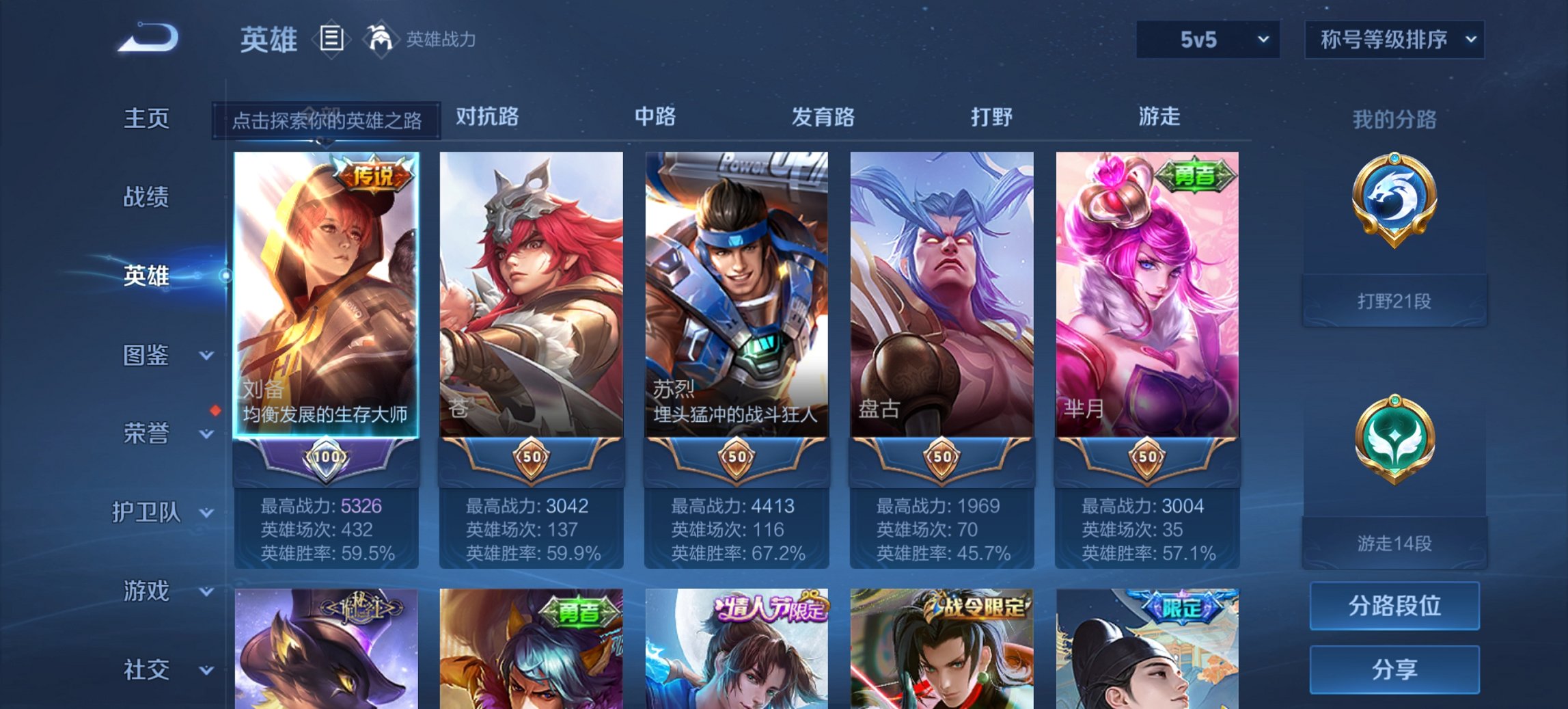Image resolution: width=1568 pixels, height=709 pixels.
Task: Expand the 图鉴 sidebar section
Action: click(148, 356)
